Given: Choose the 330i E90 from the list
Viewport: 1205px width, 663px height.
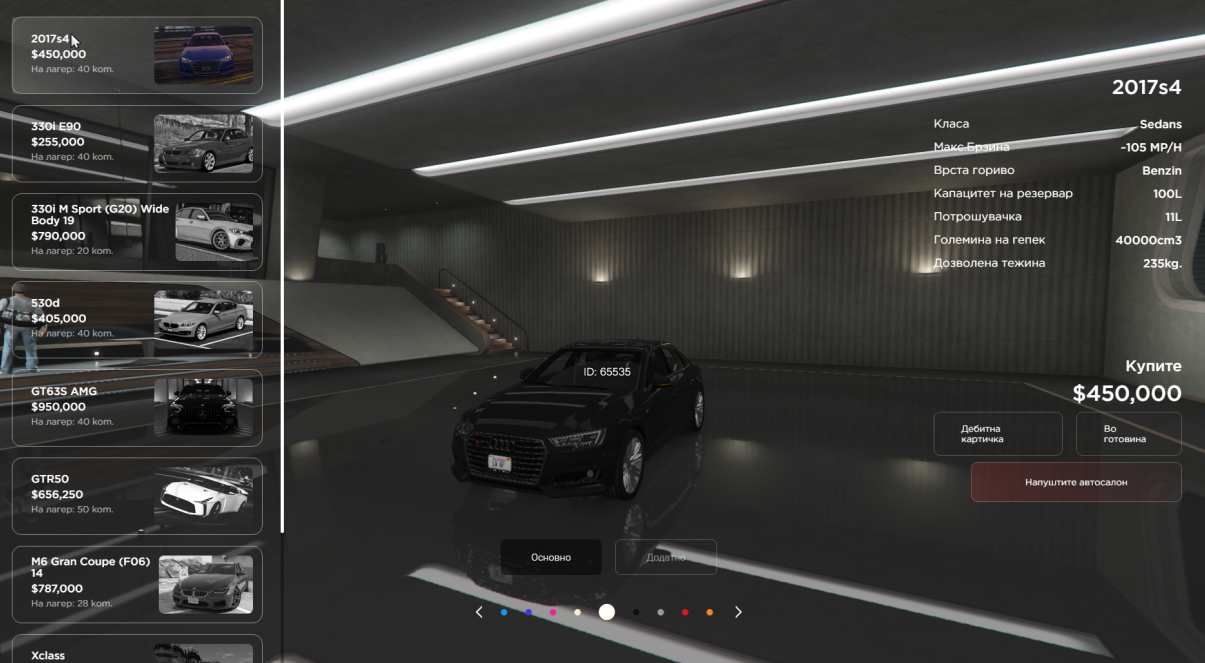Looking at the screenshot, I should tap(137, 143).
